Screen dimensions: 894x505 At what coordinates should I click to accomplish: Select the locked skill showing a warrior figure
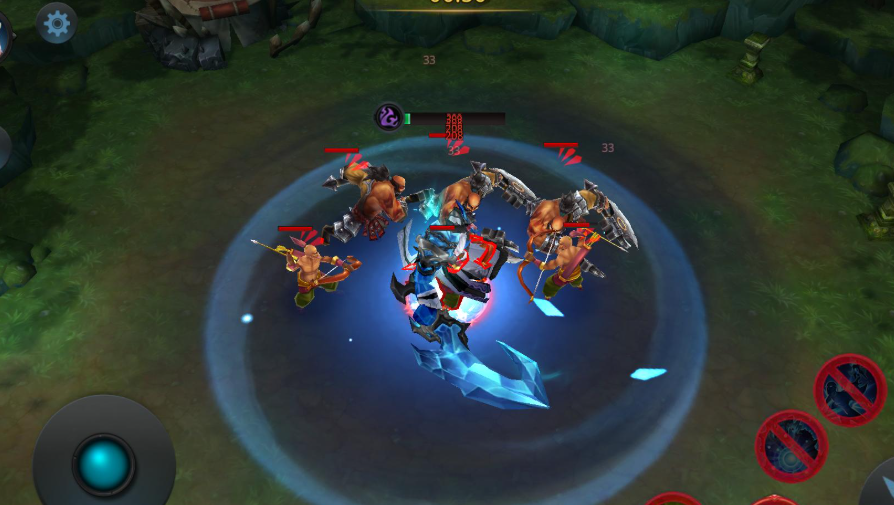click(x=850, y=389)
